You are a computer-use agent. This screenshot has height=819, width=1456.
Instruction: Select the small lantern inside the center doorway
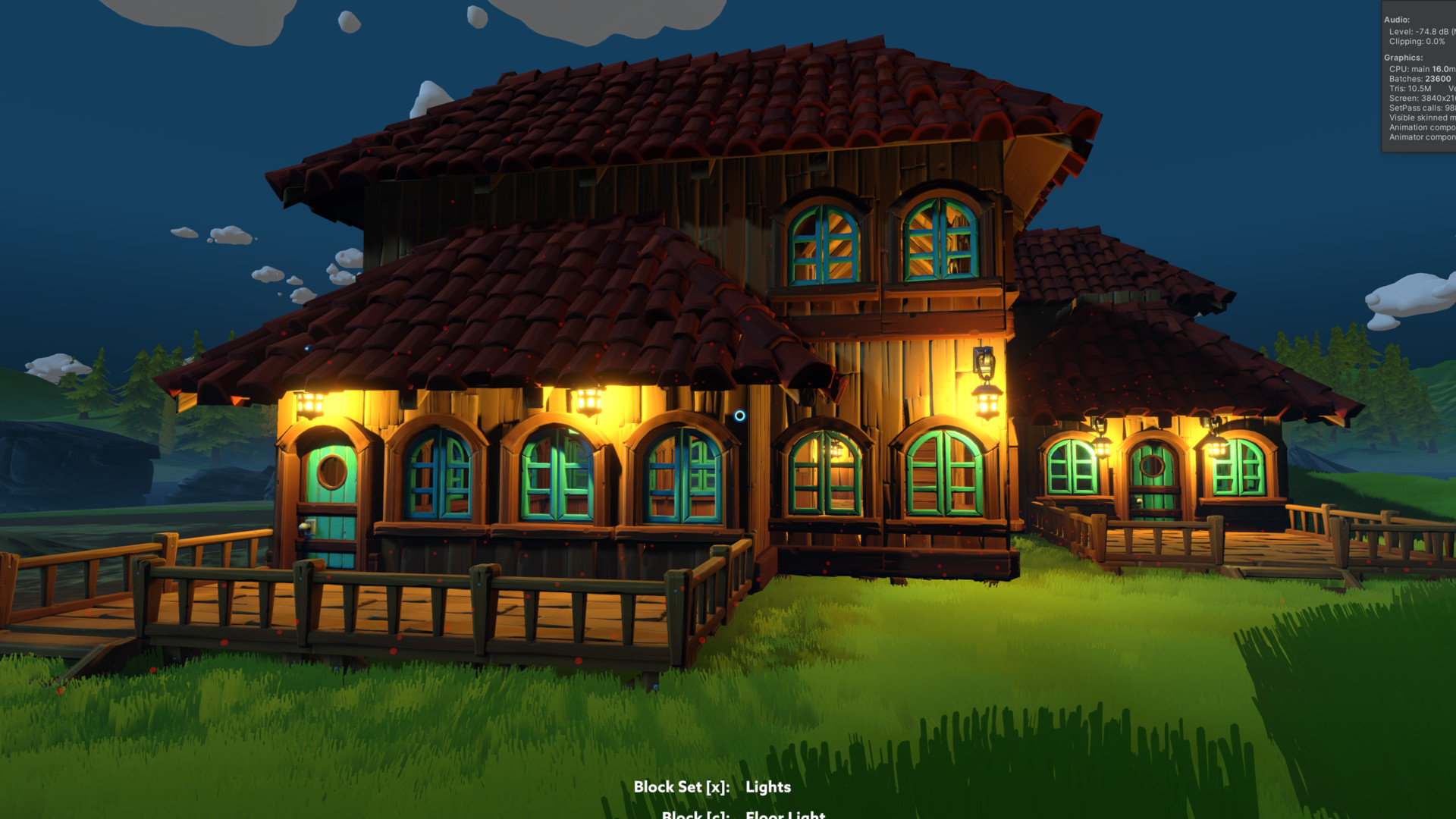click(x=837, y=450)
